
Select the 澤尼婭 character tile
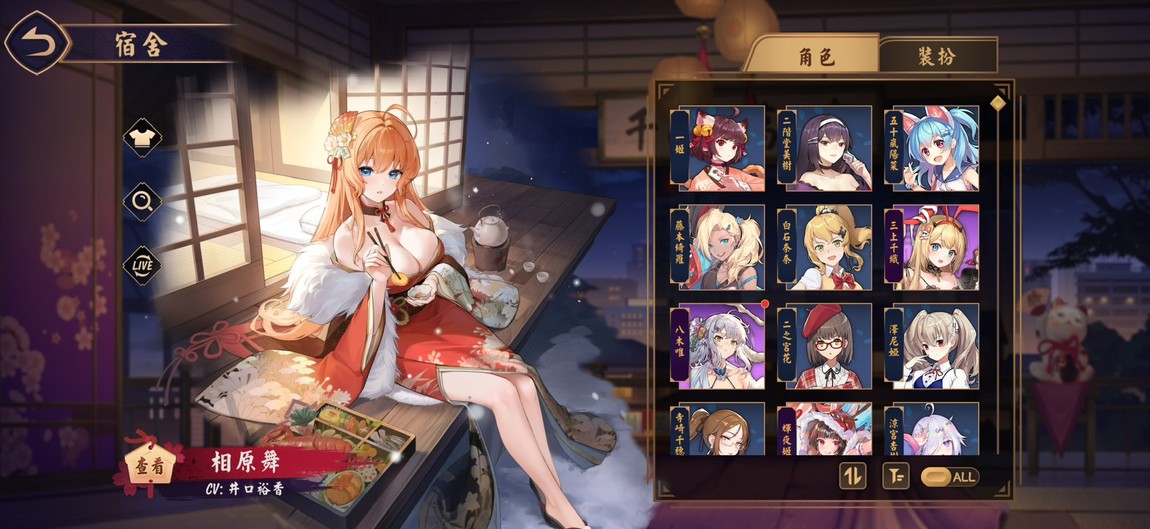(x=935, y=346)
